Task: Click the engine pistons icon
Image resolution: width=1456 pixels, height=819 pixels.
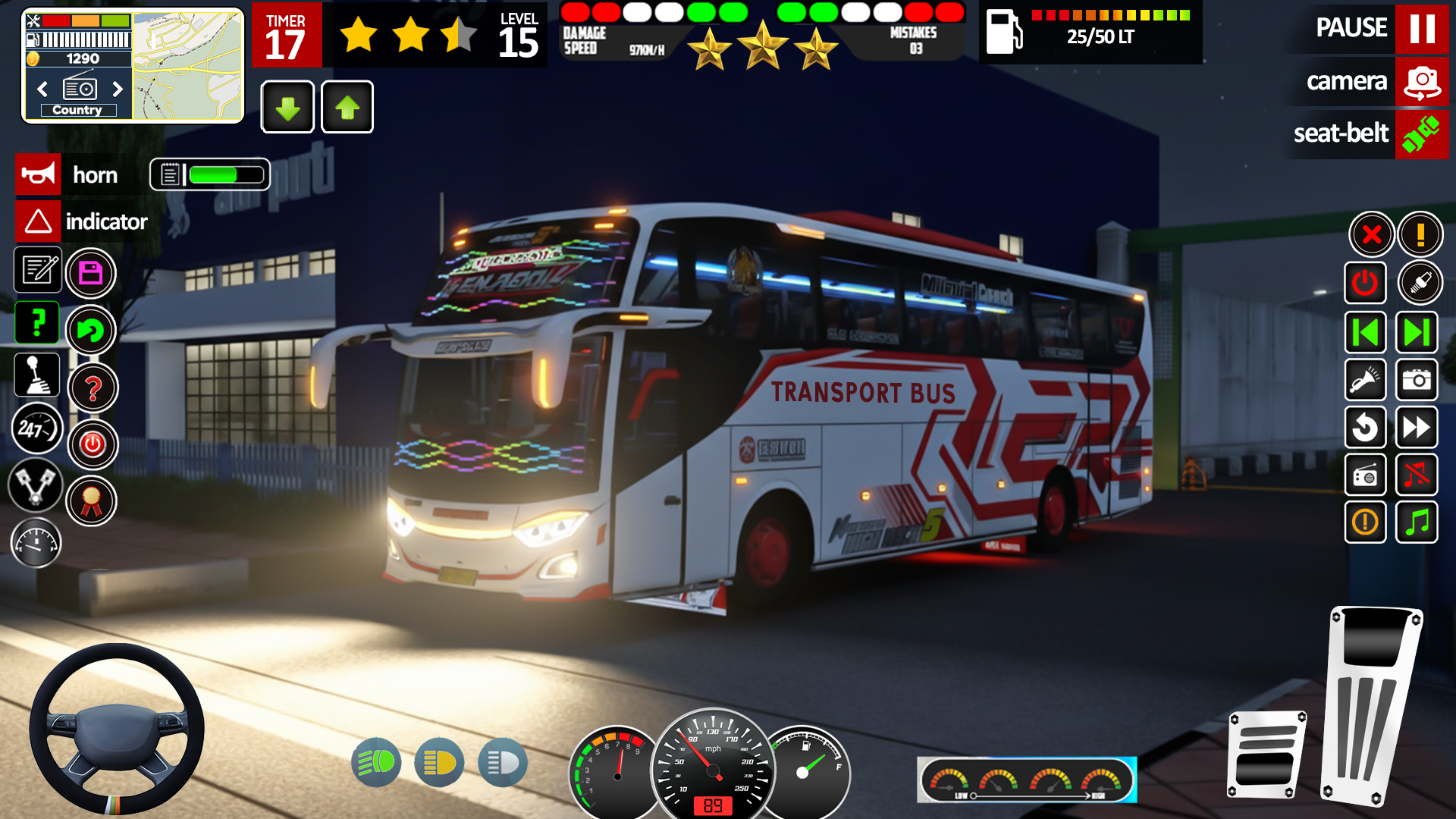Action: (36, 485)
